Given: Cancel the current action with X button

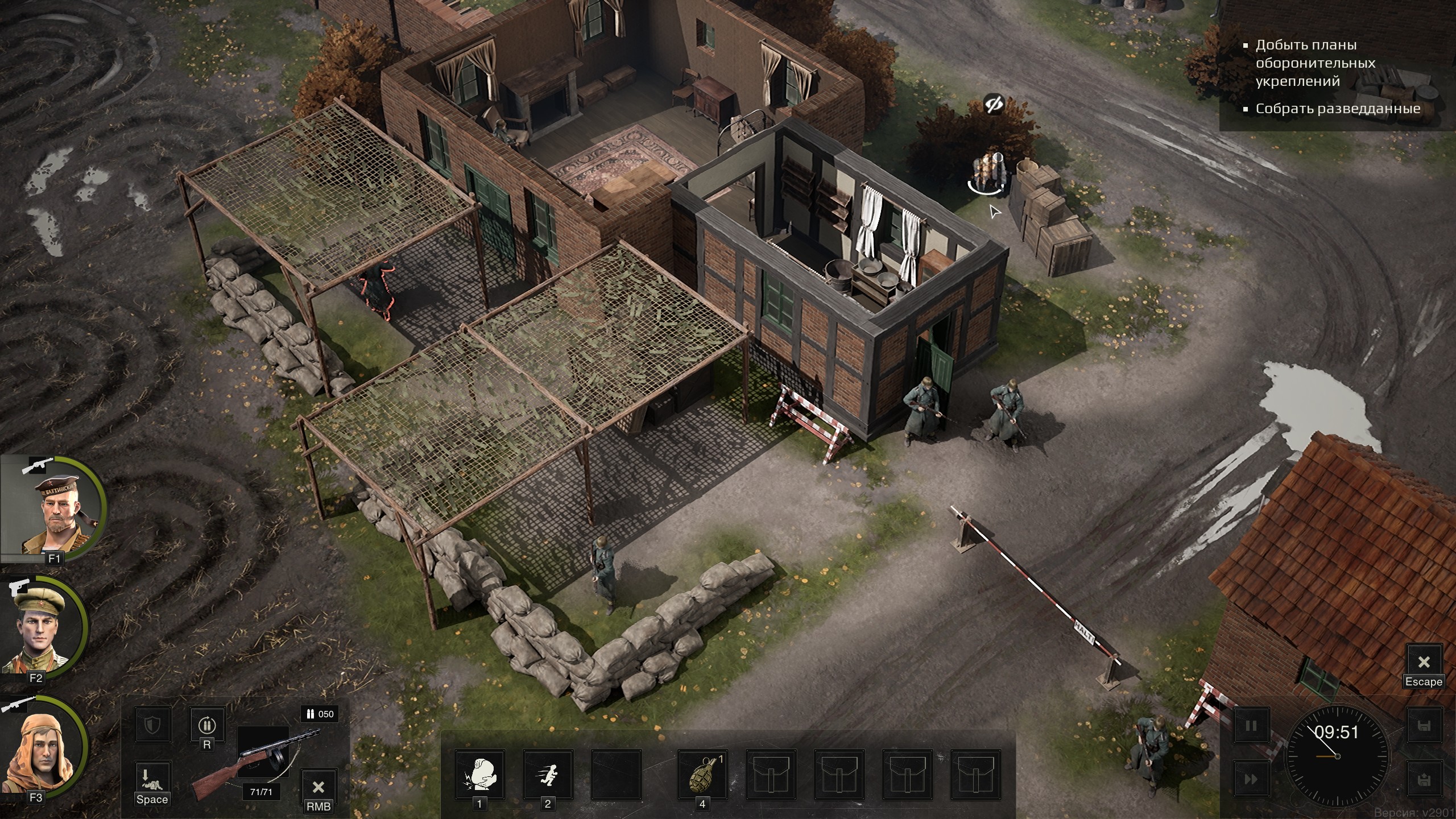Looking at the screenshot, I should click(x=318, y=787).
